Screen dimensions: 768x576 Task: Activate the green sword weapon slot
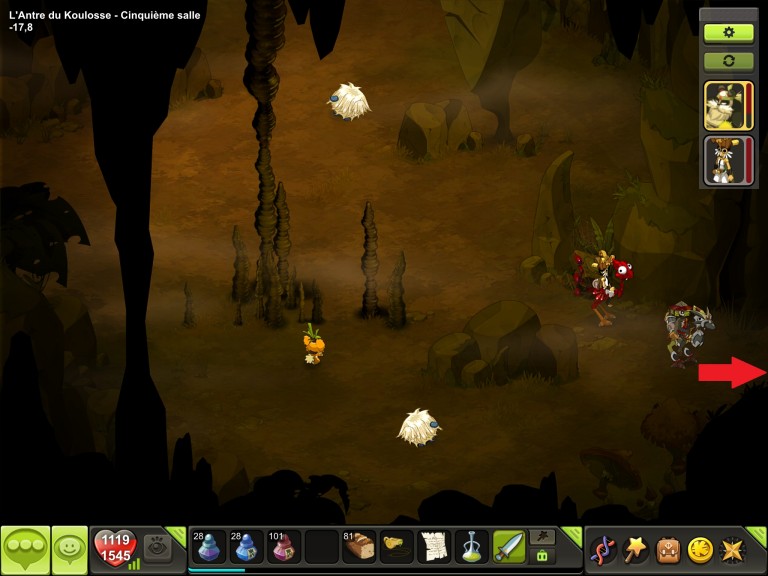[x=509, y=547]
